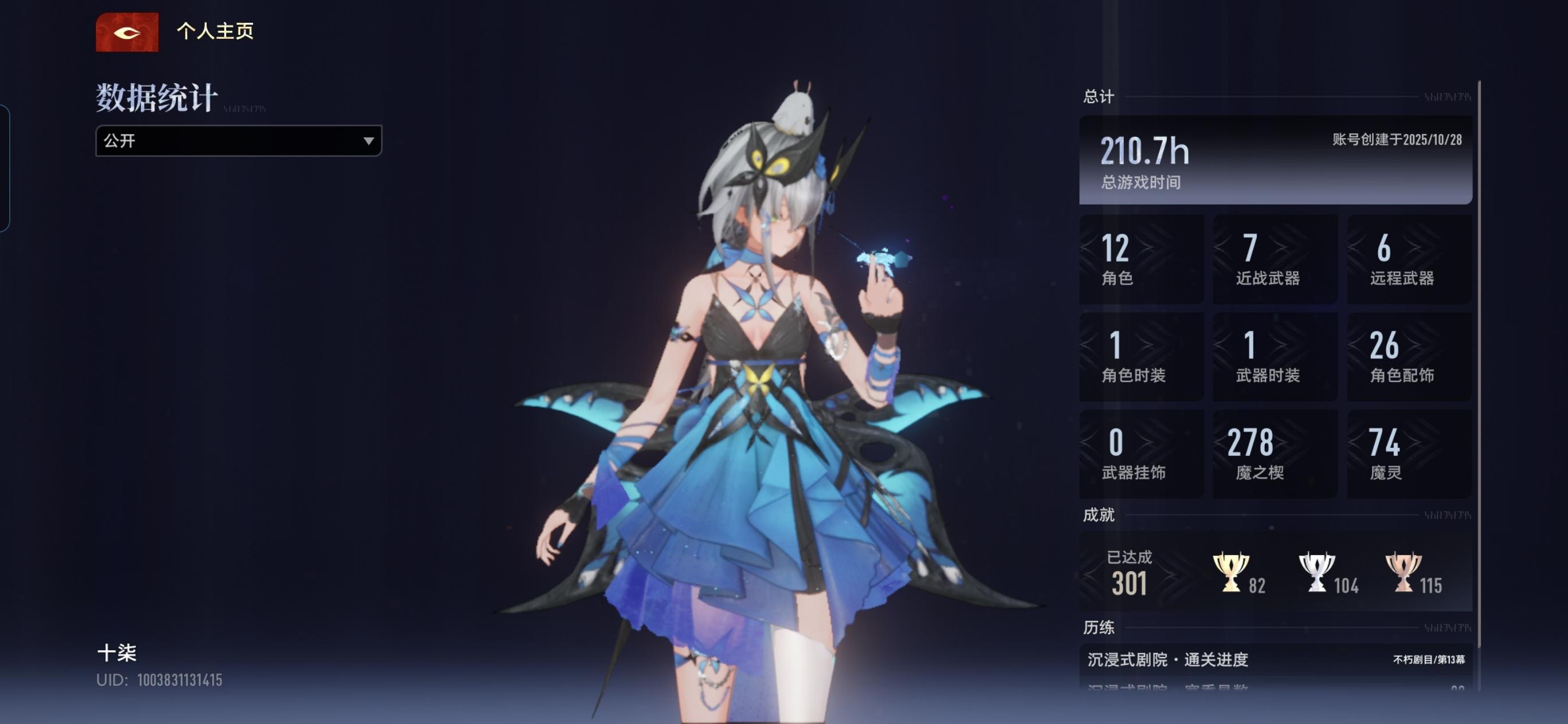
Task: Go back using the red eye button
Action: tap(127, 32)
